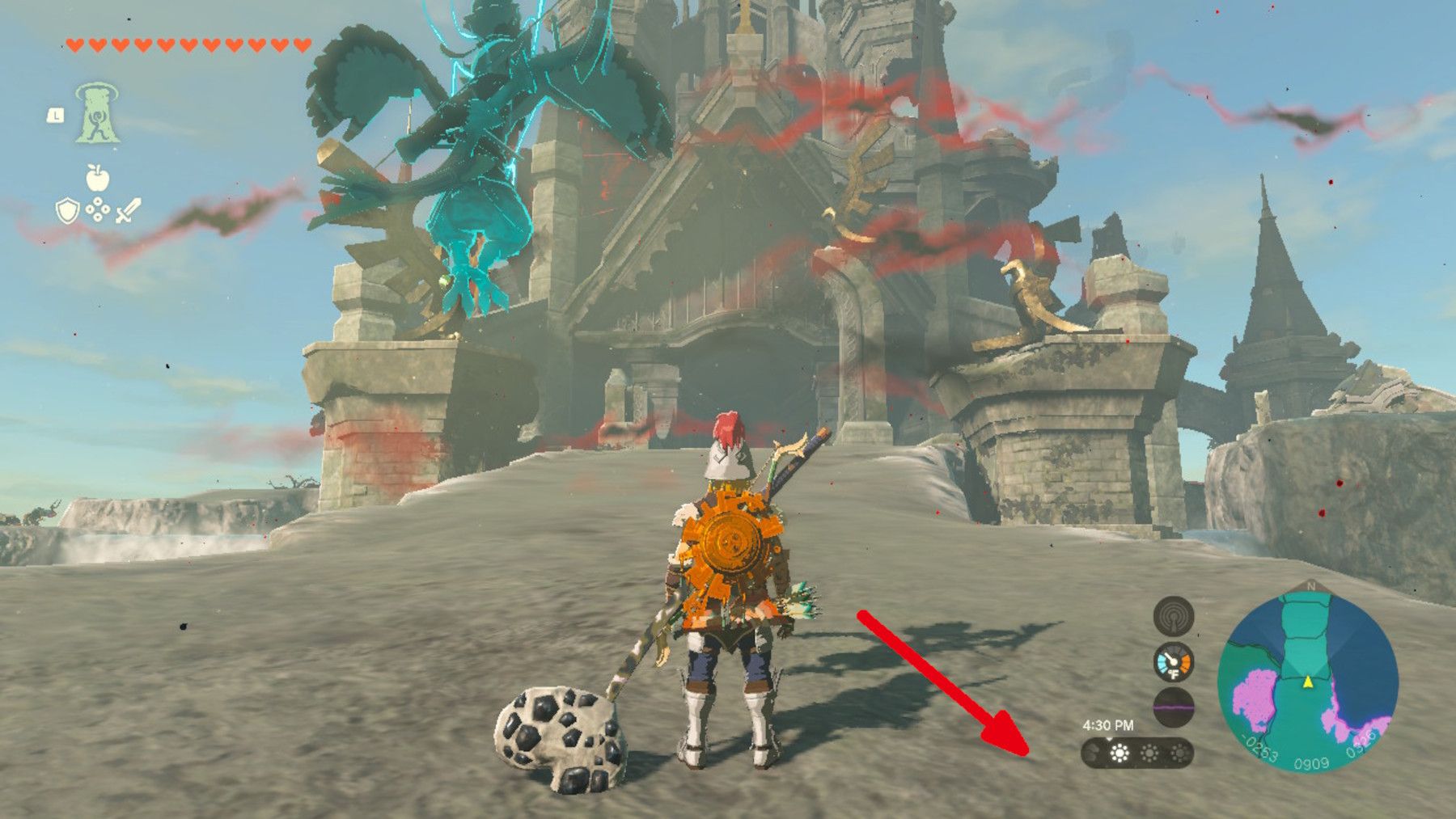Click the day-night meter track
This screenshot has width=1456, height=819.
pyautogui.click(x=1136, y=754)
